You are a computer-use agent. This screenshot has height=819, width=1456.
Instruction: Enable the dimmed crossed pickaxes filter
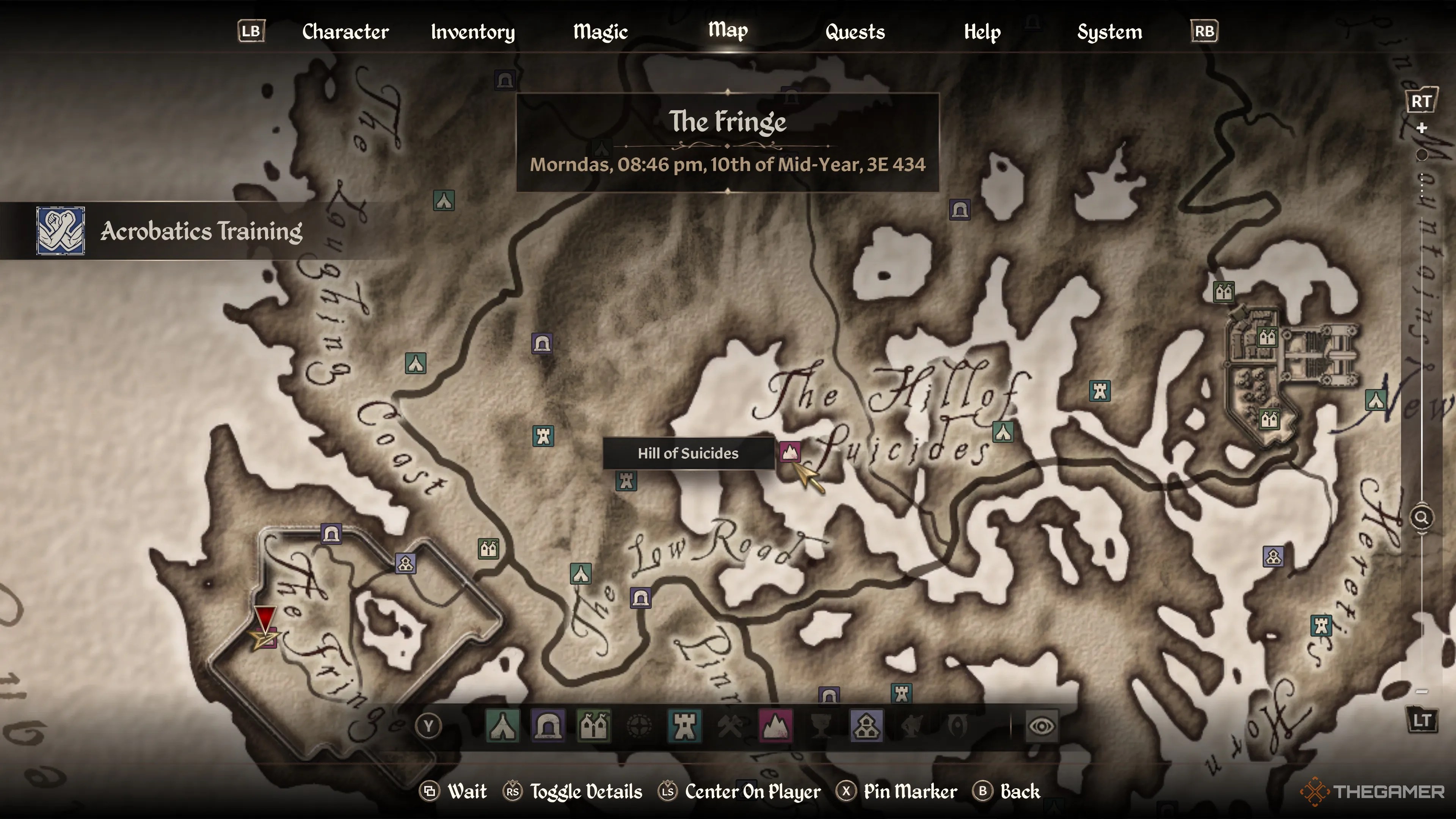tap(730, 726)
